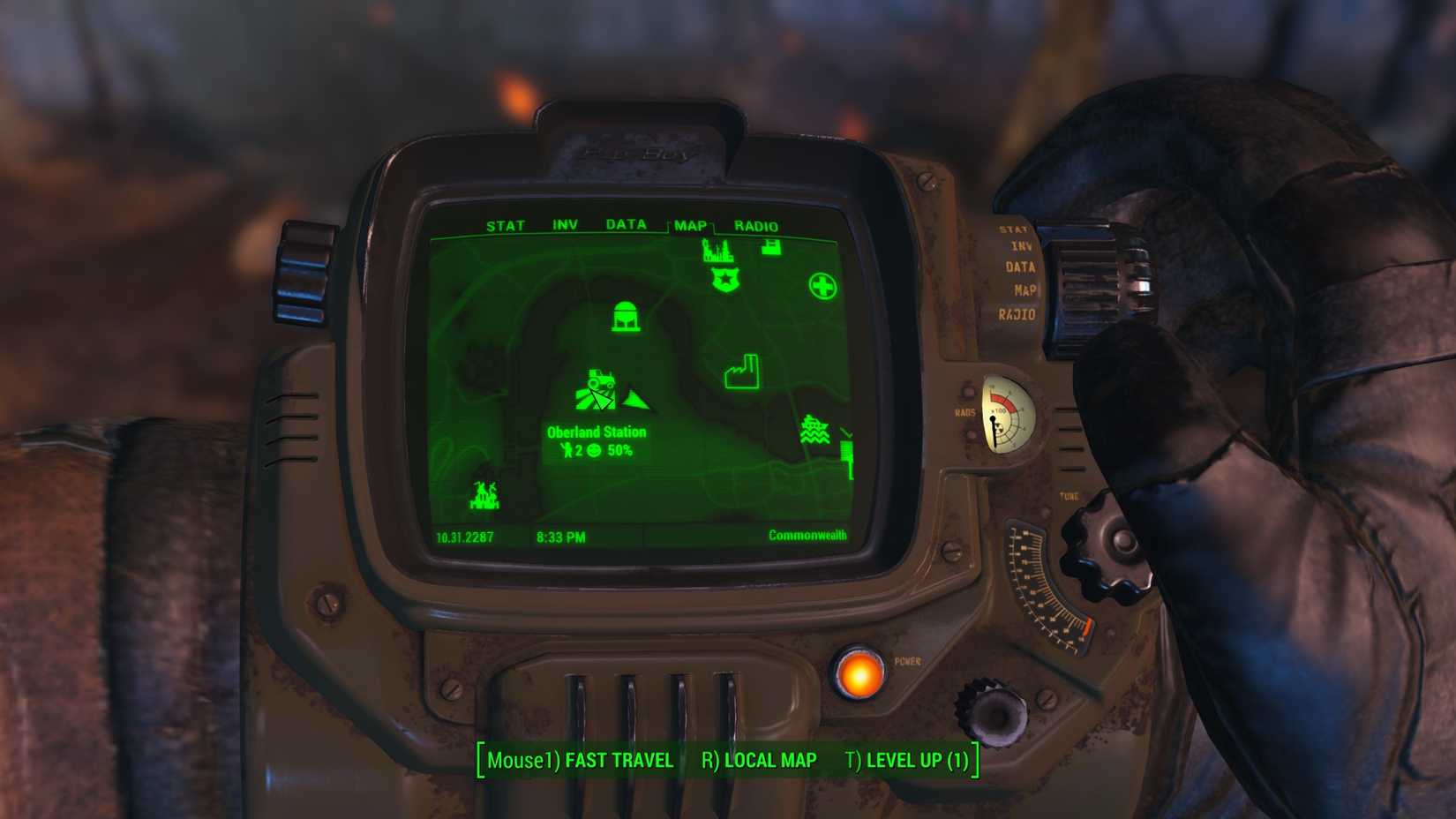Open the INV tab
This screenshot has height=819, width=1456.
[565, 225]
